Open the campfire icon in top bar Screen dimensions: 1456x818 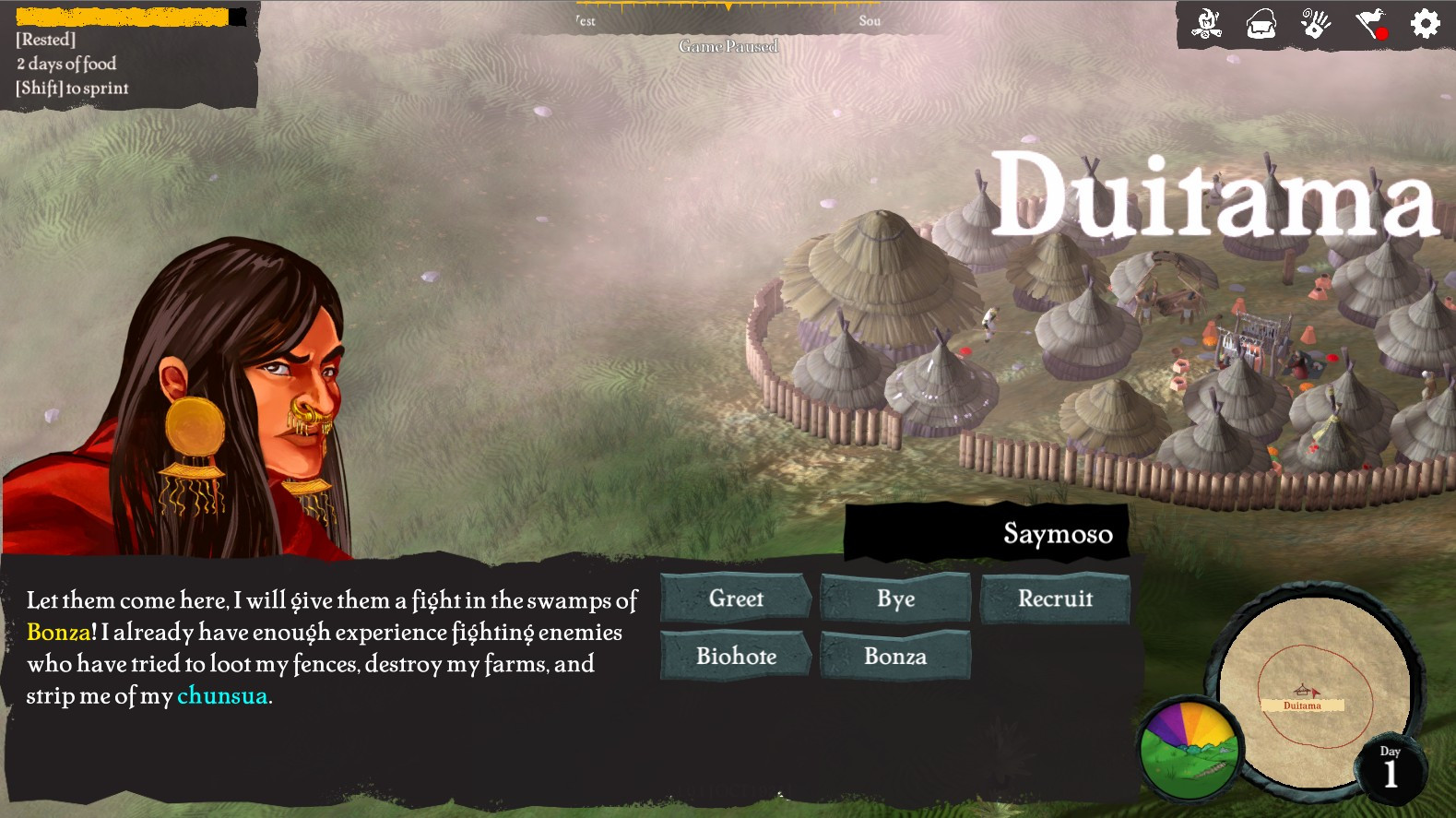(x=1206, y=24)
